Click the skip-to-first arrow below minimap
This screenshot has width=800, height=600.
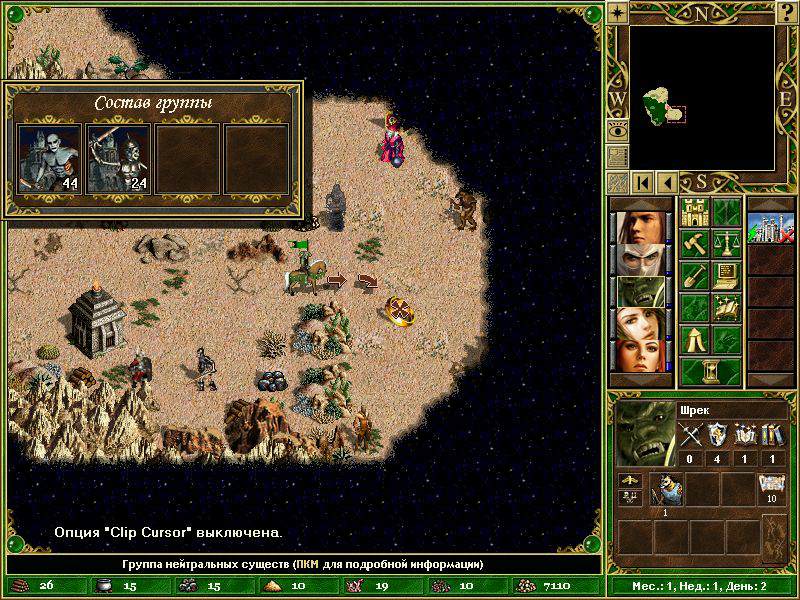[x=642, y=182]
